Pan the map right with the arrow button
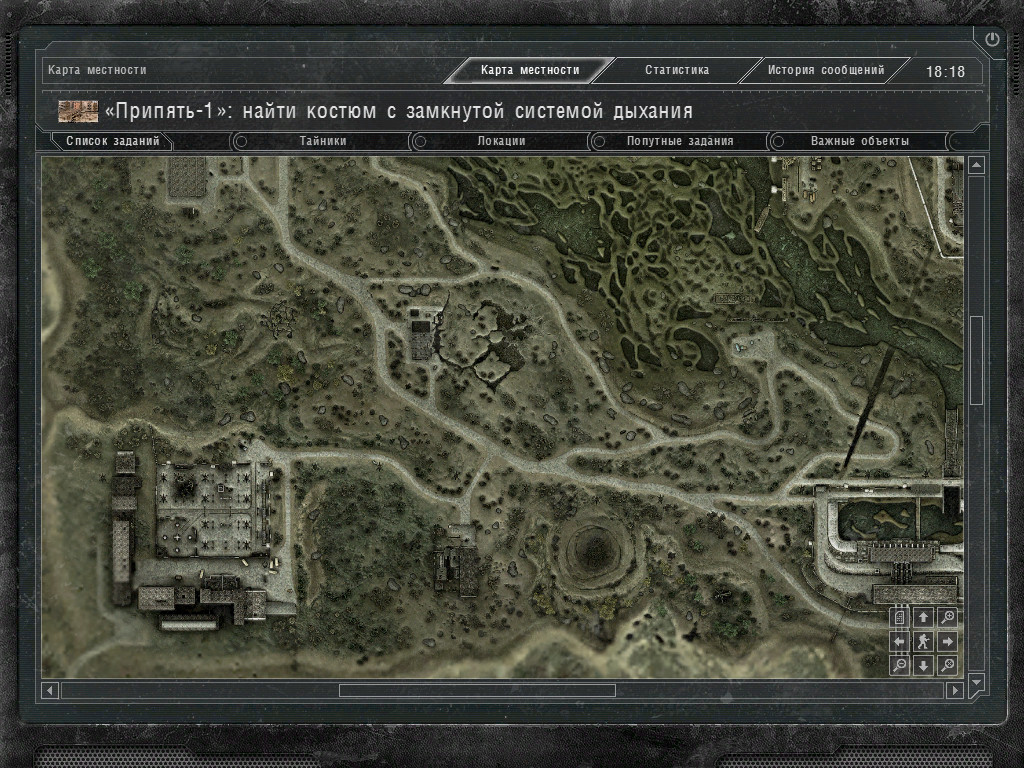Viewport: 1024px width, 768px height. tap(948, 641)
